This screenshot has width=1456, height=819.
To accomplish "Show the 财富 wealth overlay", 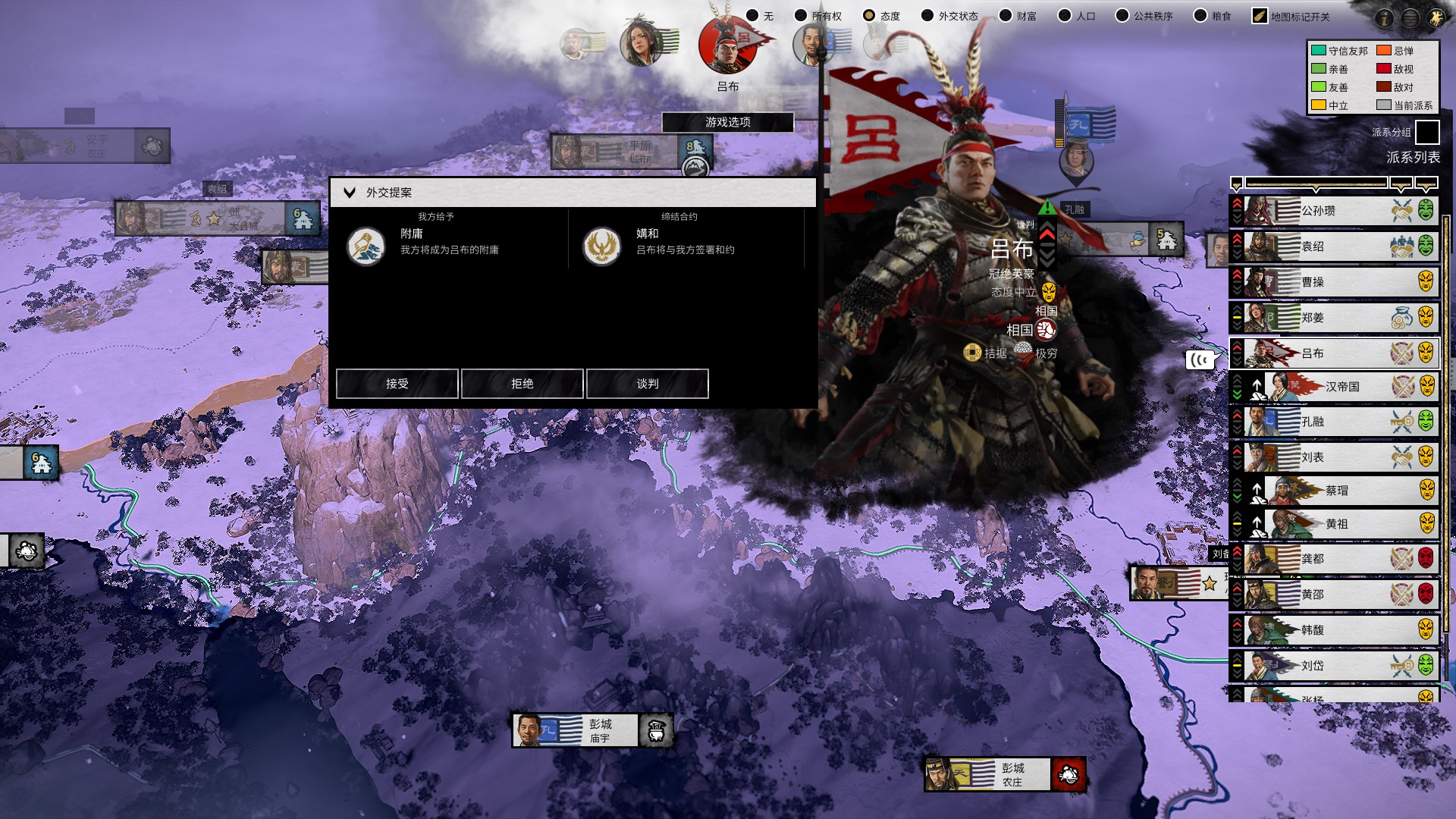I will 1006,16.
